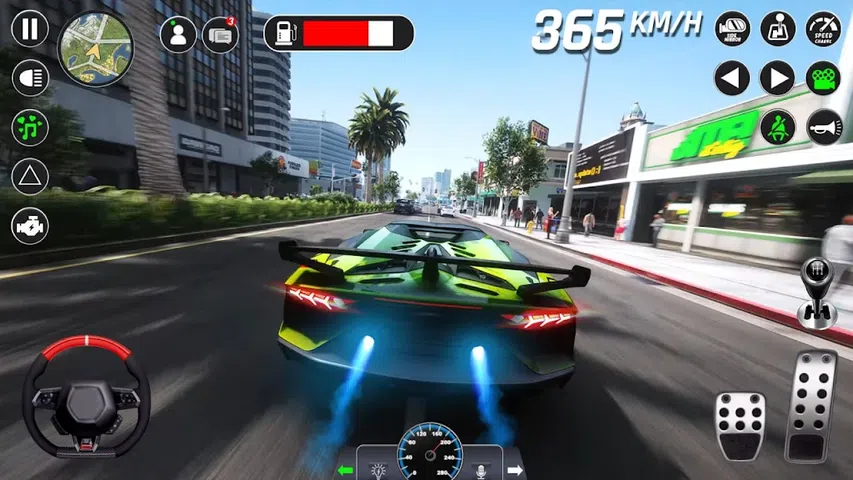The height and width of the screenshot is (480, 853).
Task: Open the player profile icon
Action: click(x=178, y=34)
